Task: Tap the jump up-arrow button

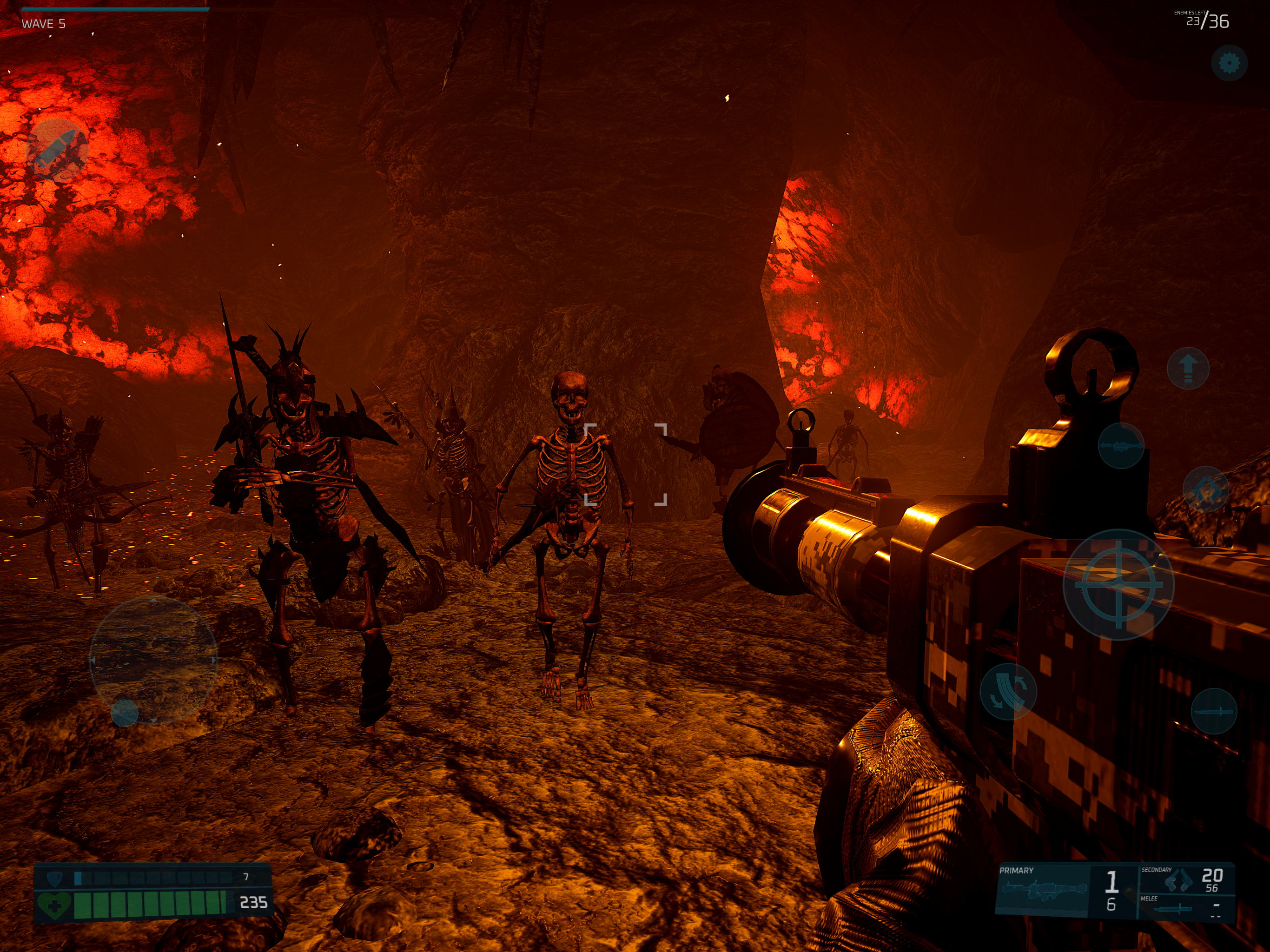Action: (x=1188, y=368)
